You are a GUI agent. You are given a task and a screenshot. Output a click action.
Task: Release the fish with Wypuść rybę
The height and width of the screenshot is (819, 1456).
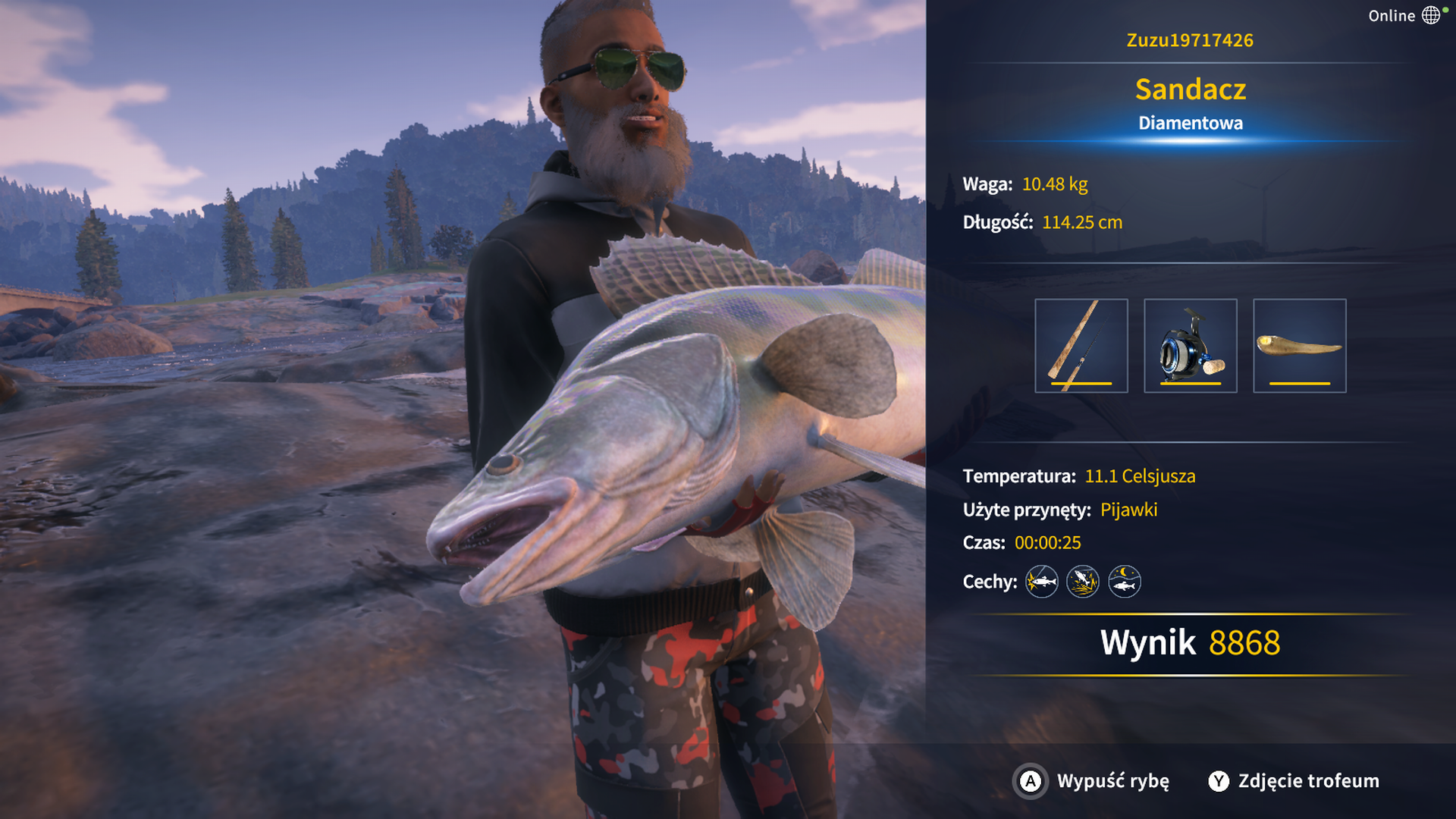pyautogui.click(x=1092, y=781)
